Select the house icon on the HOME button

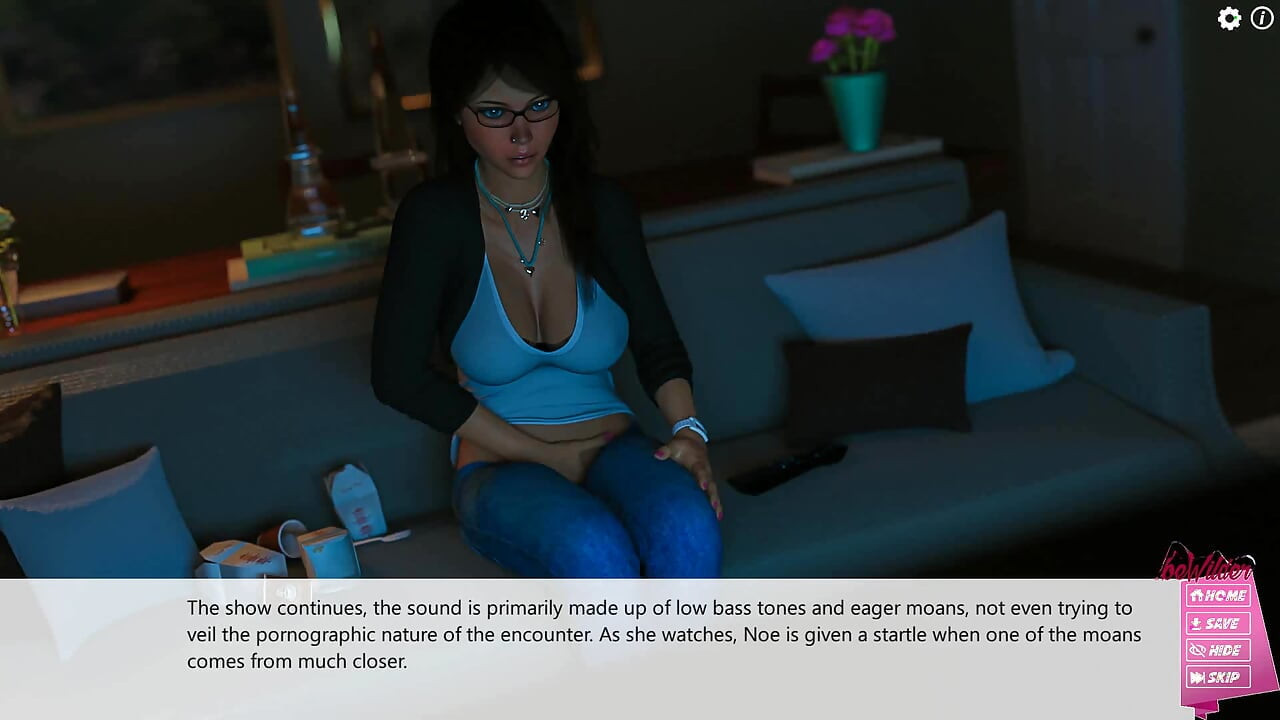(x=1196, y=594)
